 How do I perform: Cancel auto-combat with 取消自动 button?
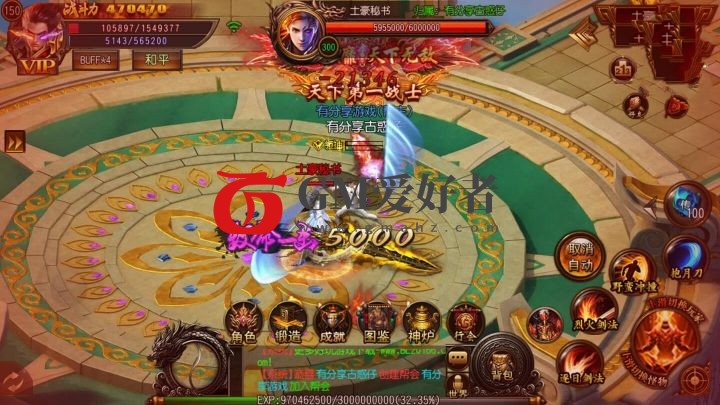(x=581, y=257)
